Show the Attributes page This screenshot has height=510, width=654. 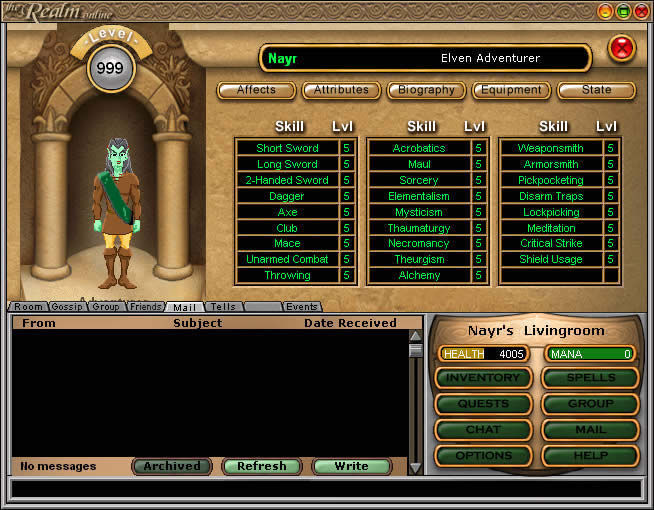pyautogui.click(x=341, y=90)
